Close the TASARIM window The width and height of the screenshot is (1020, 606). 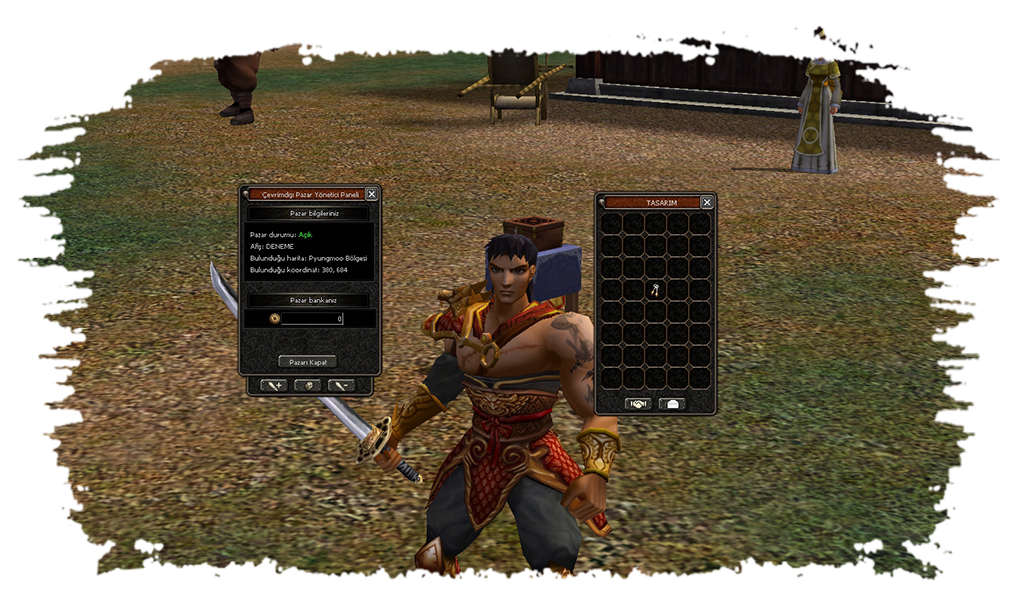click(x=707, y=202)
